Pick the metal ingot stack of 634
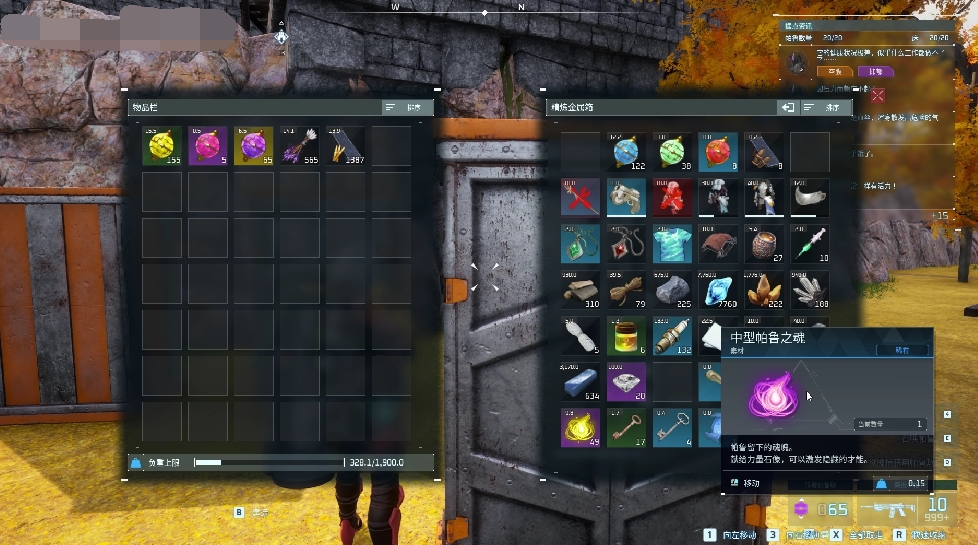978x545 pixels. (580, 382)
